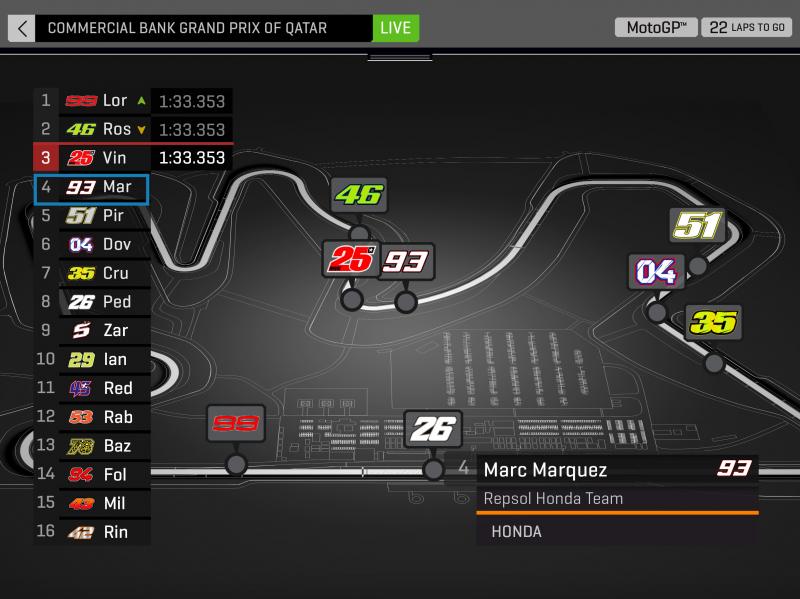
Task: Select Viñales in position three
Action: coord(92,158)
